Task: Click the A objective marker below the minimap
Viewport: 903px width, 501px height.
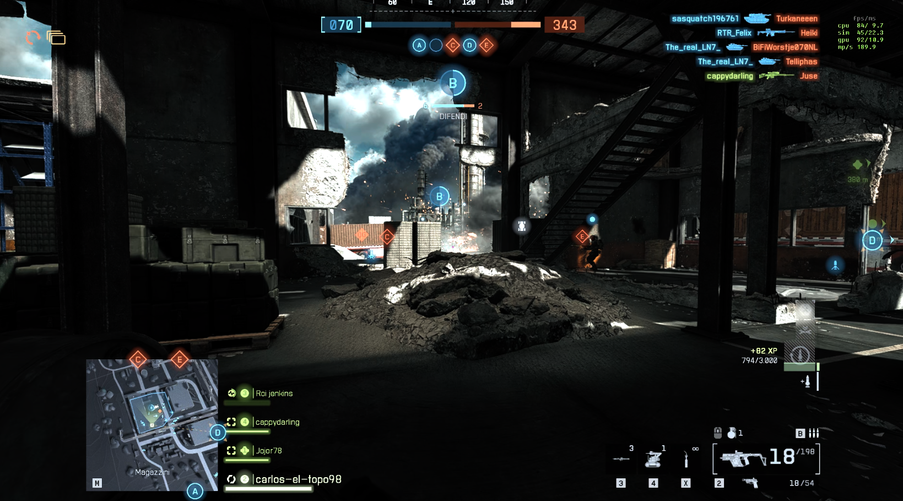Action: tap(196, 491)
